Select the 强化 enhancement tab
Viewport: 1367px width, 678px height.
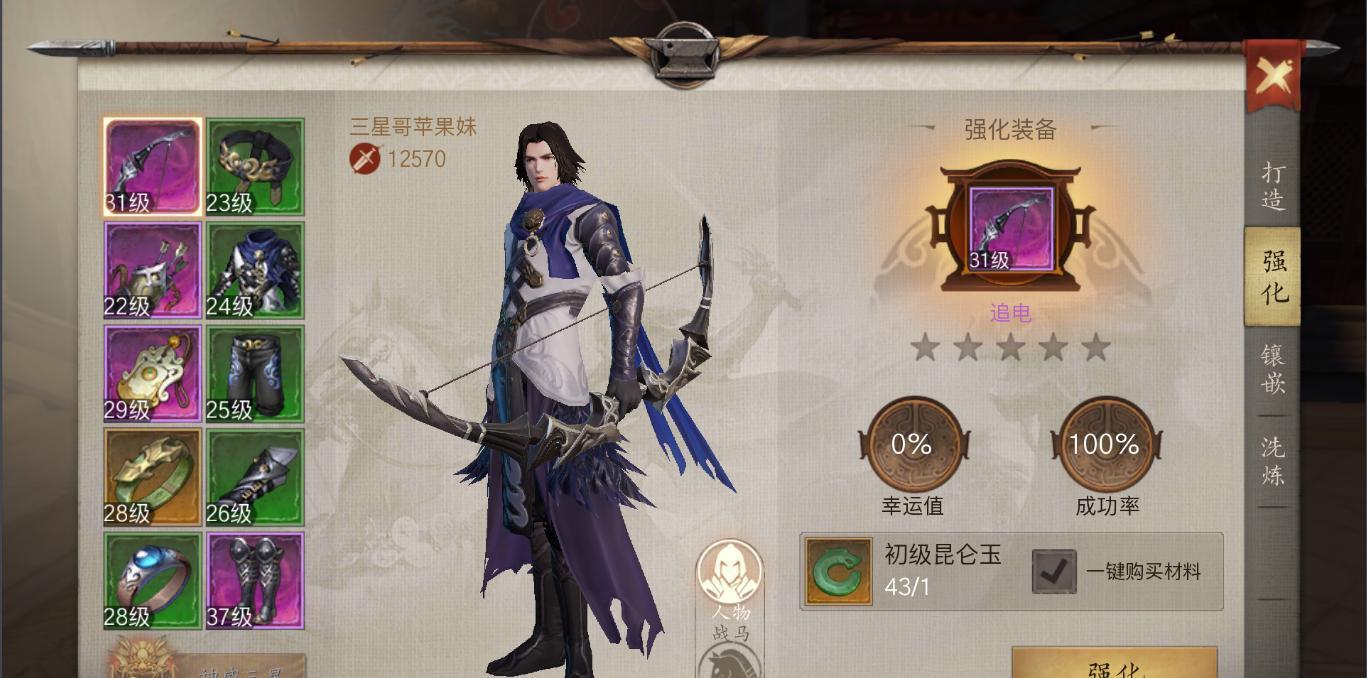click(x=1273, y=277)
